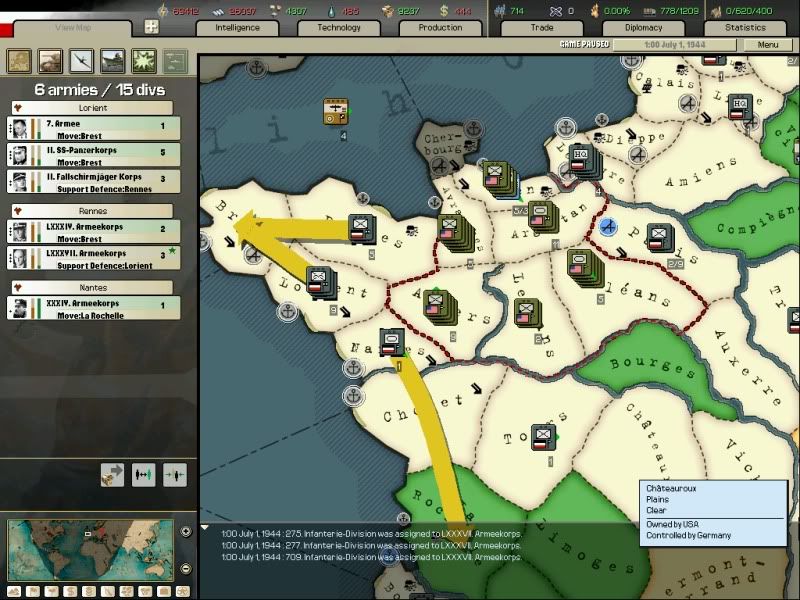Open the Intelligence tab
Screen dimensions: 800x600
239,28
